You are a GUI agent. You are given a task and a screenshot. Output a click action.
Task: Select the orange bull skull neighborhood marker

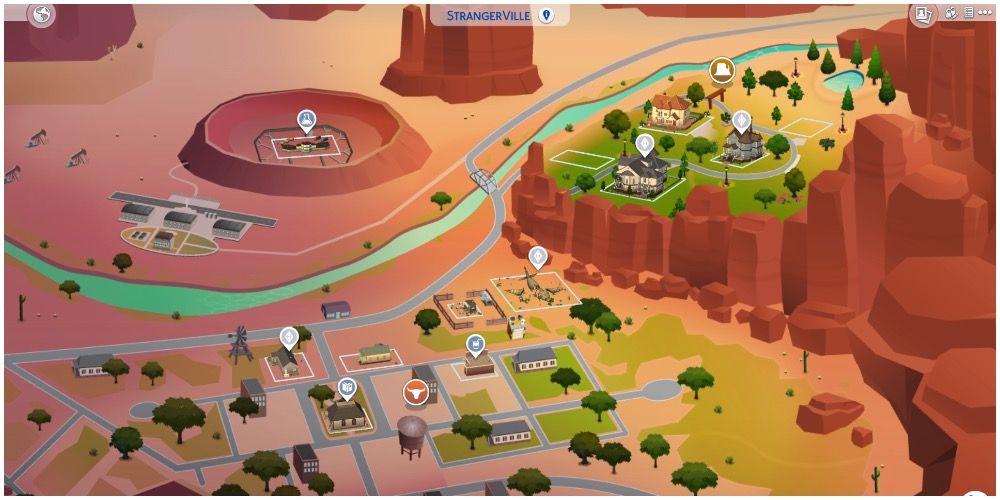pyautogui.click(x=414, y=391)
